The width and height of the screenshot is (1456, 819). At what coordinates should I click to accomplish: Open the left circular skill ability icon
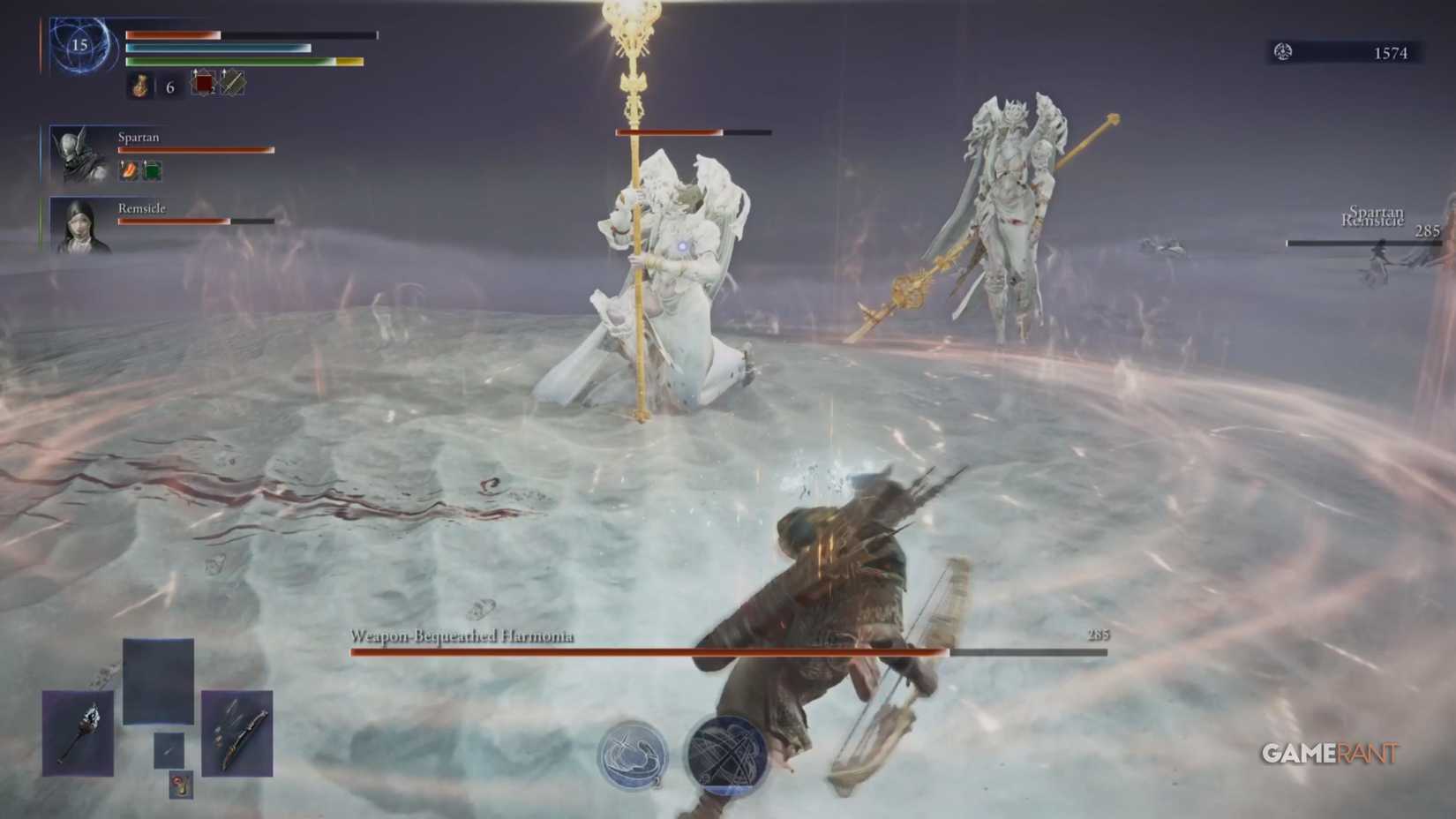637,754
